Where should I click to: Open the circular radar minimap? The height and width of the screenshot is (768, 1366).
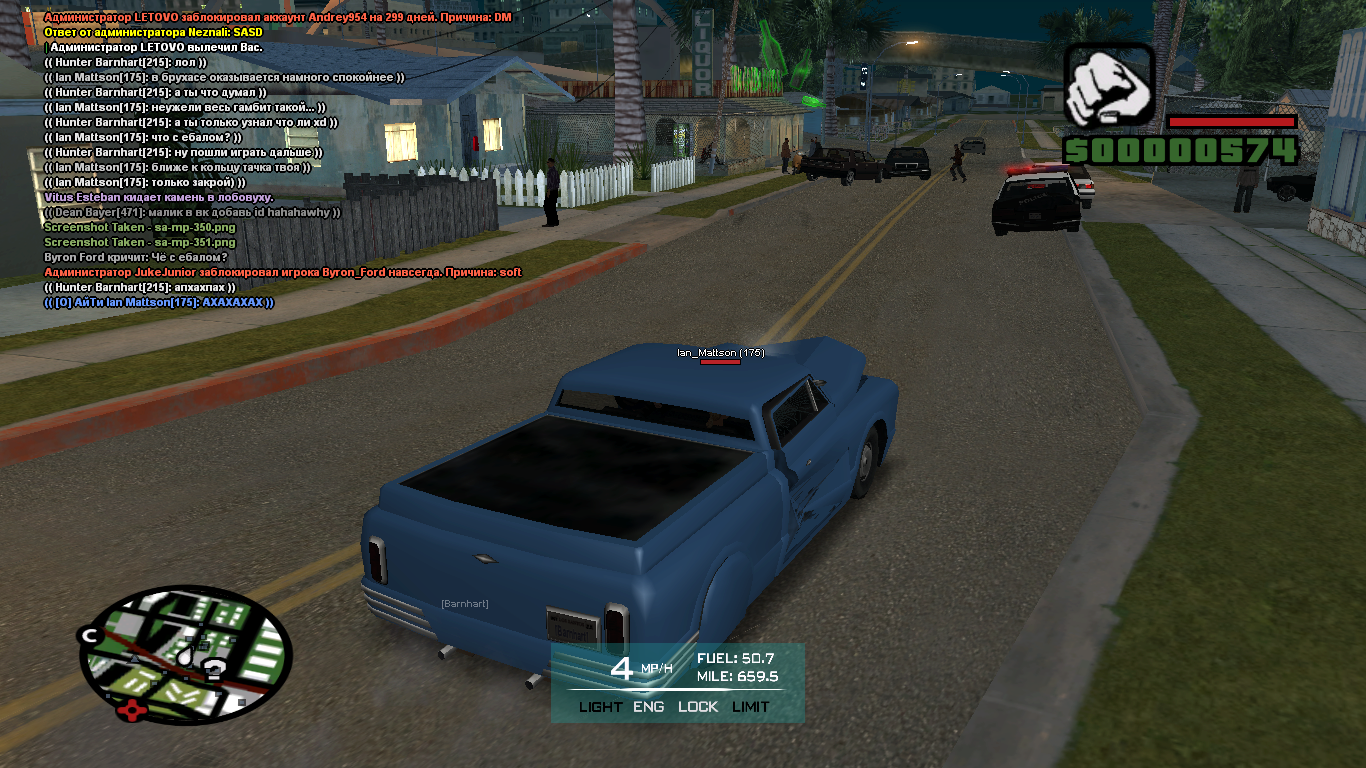pyautogui.click(x=187, y=655)
